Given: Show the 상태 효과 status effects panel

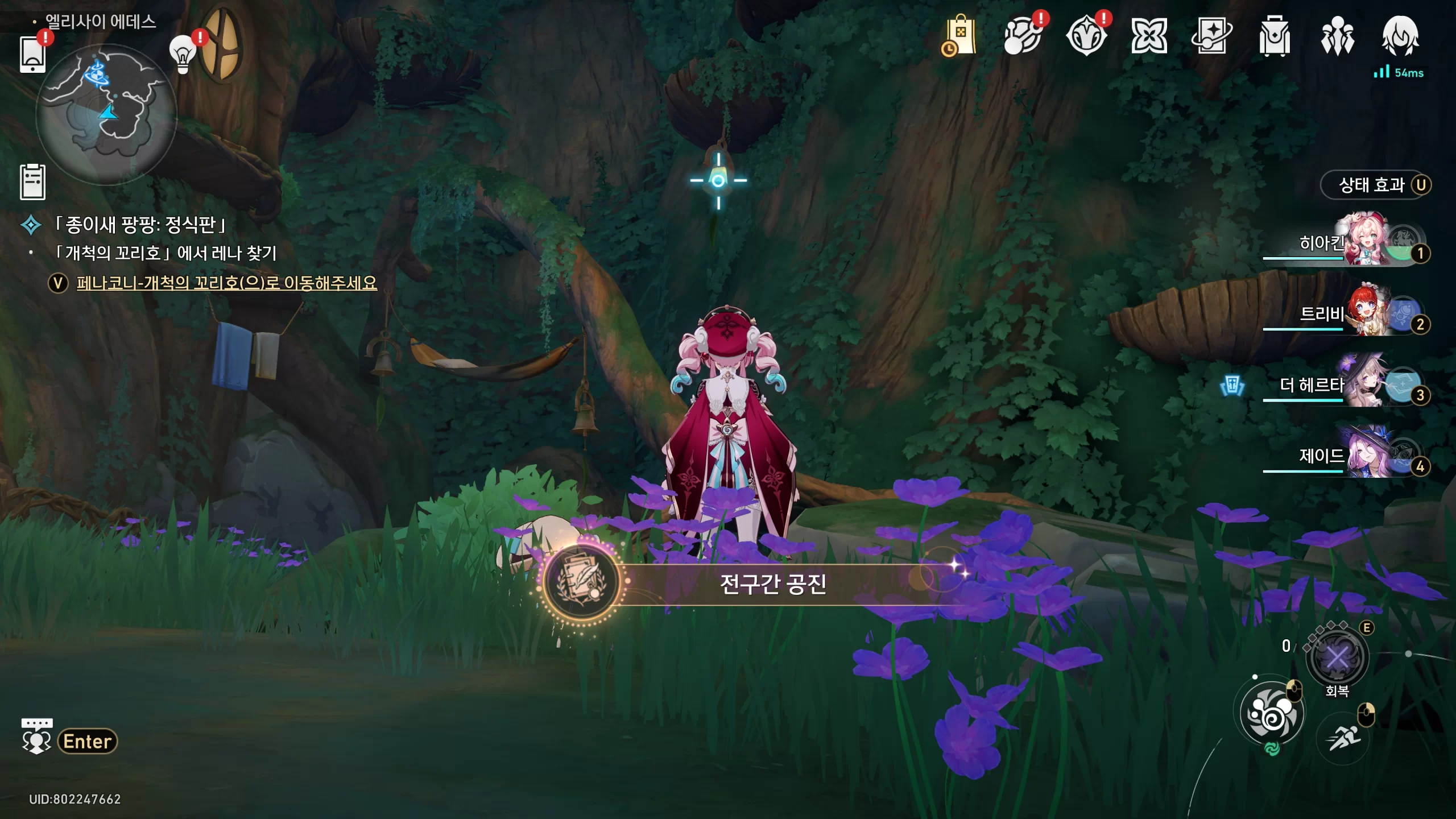Looking at the screenshot, I should (x=1375, y=185).
